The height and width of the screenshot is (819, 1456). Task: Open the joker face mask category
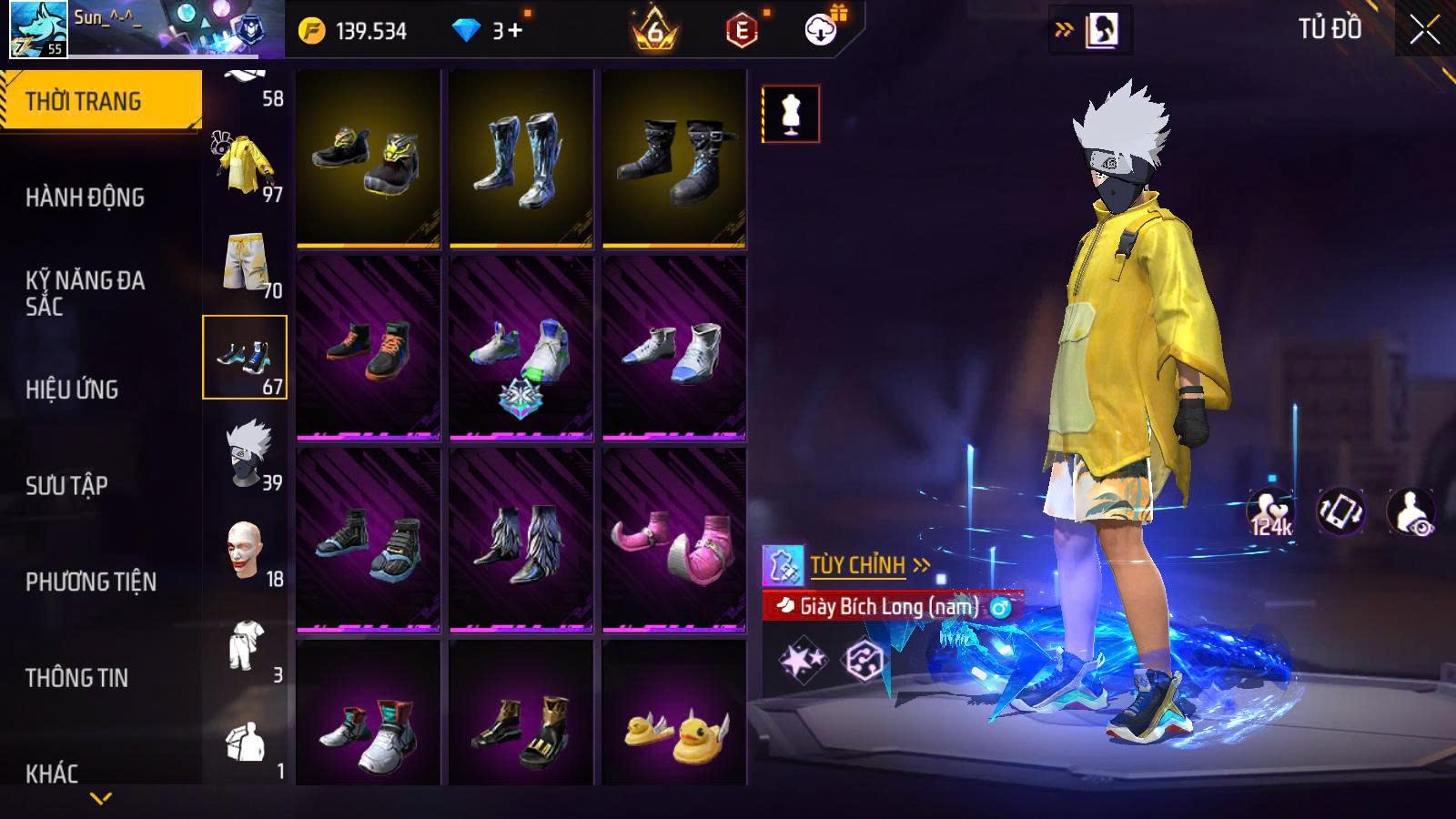[x=246, y=551]
